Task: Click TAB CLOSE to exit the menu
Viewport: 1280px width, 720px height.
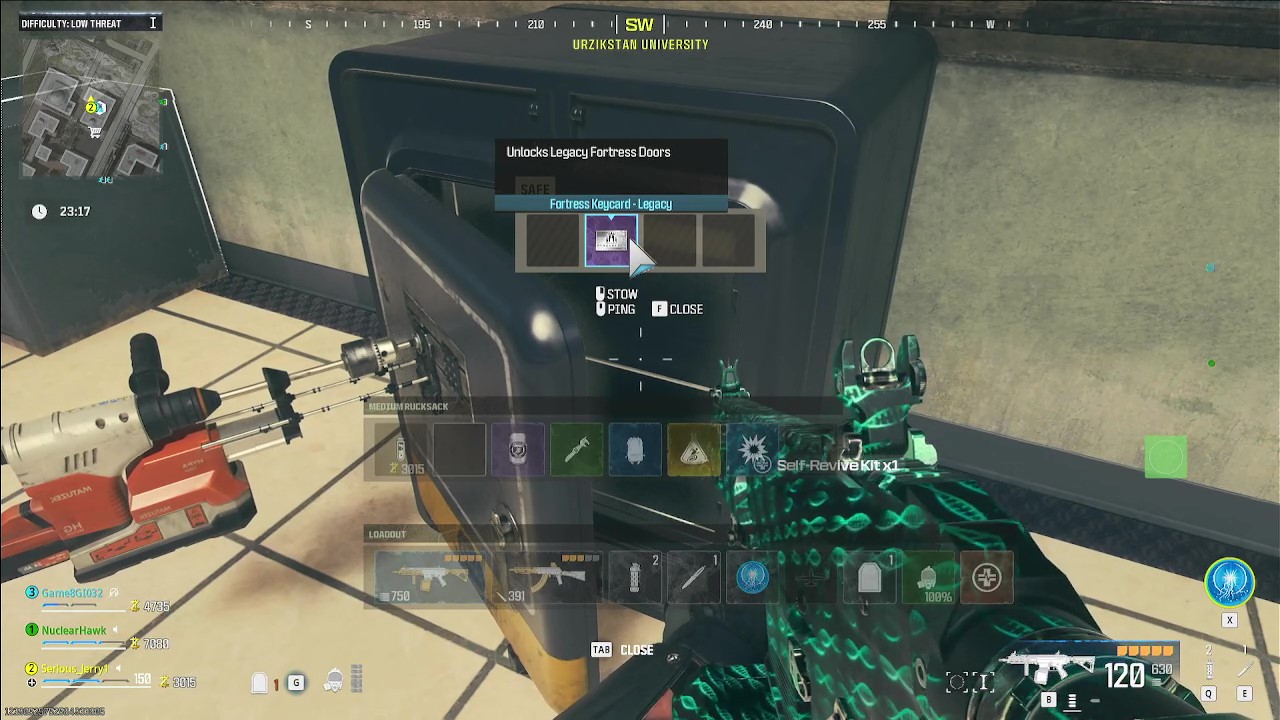Action: point(621,649)
